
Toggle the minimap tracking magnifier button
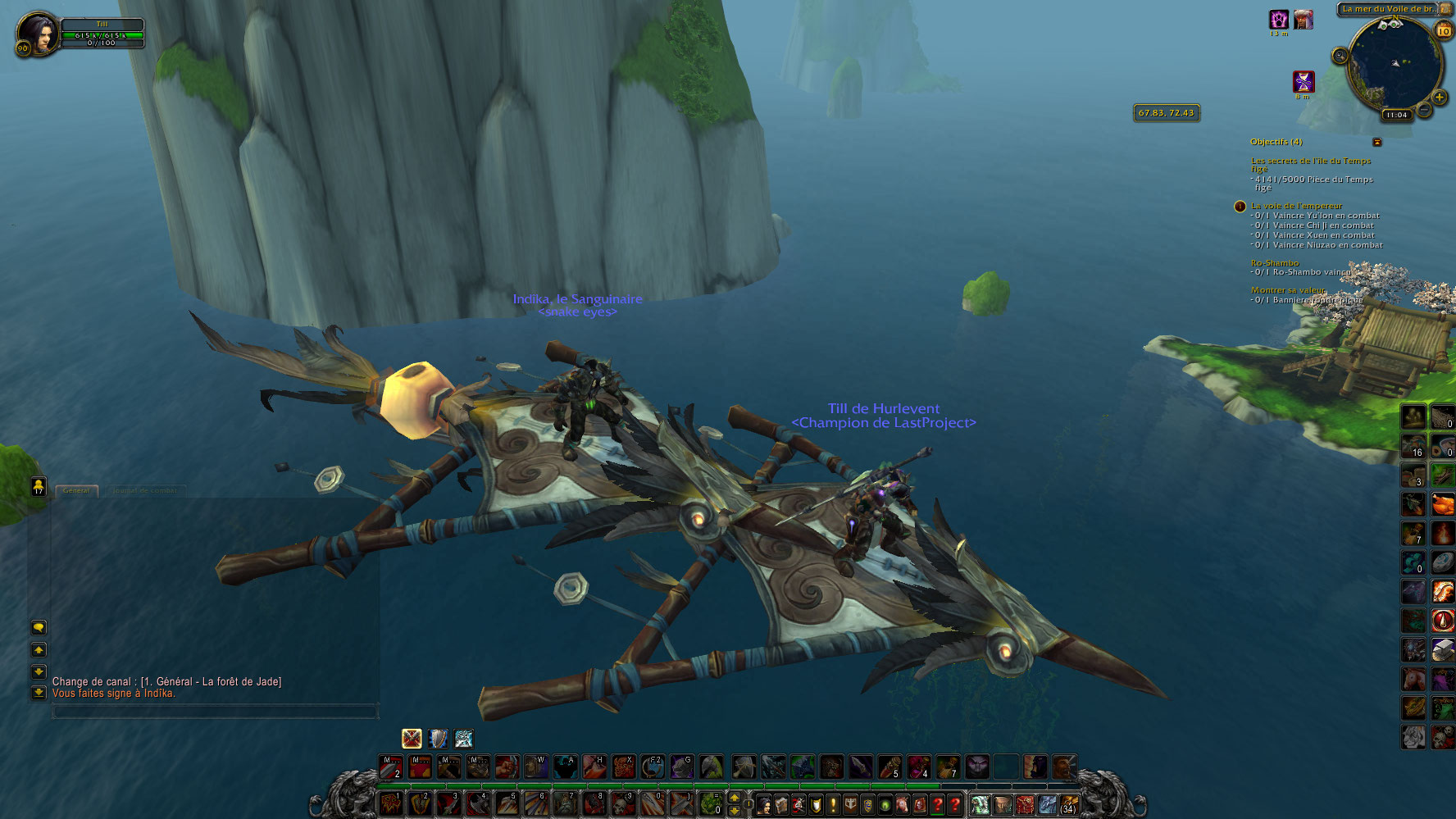point(1340,56)
